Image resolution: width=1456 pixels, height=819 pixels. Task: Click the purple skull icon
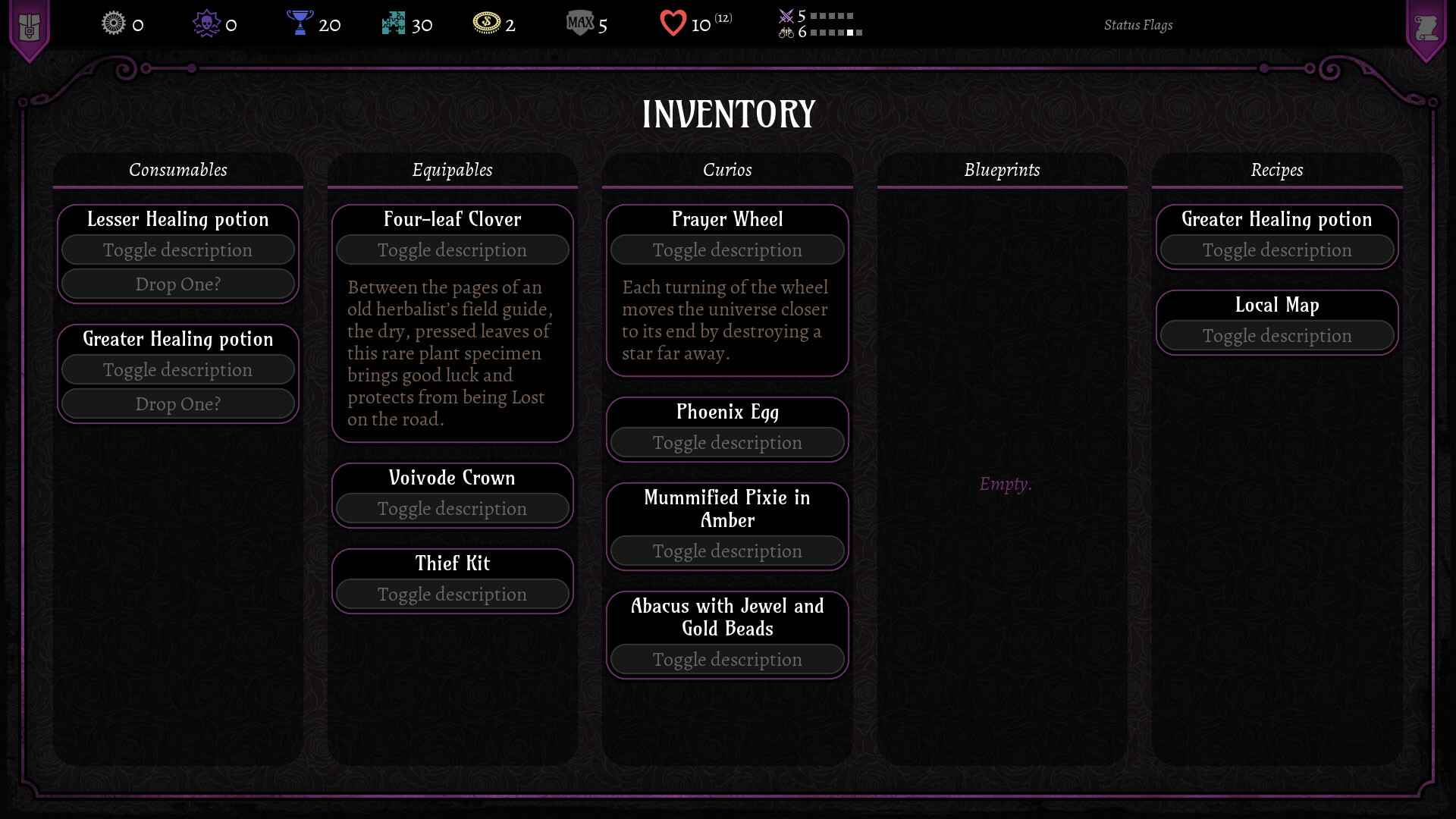206,24
